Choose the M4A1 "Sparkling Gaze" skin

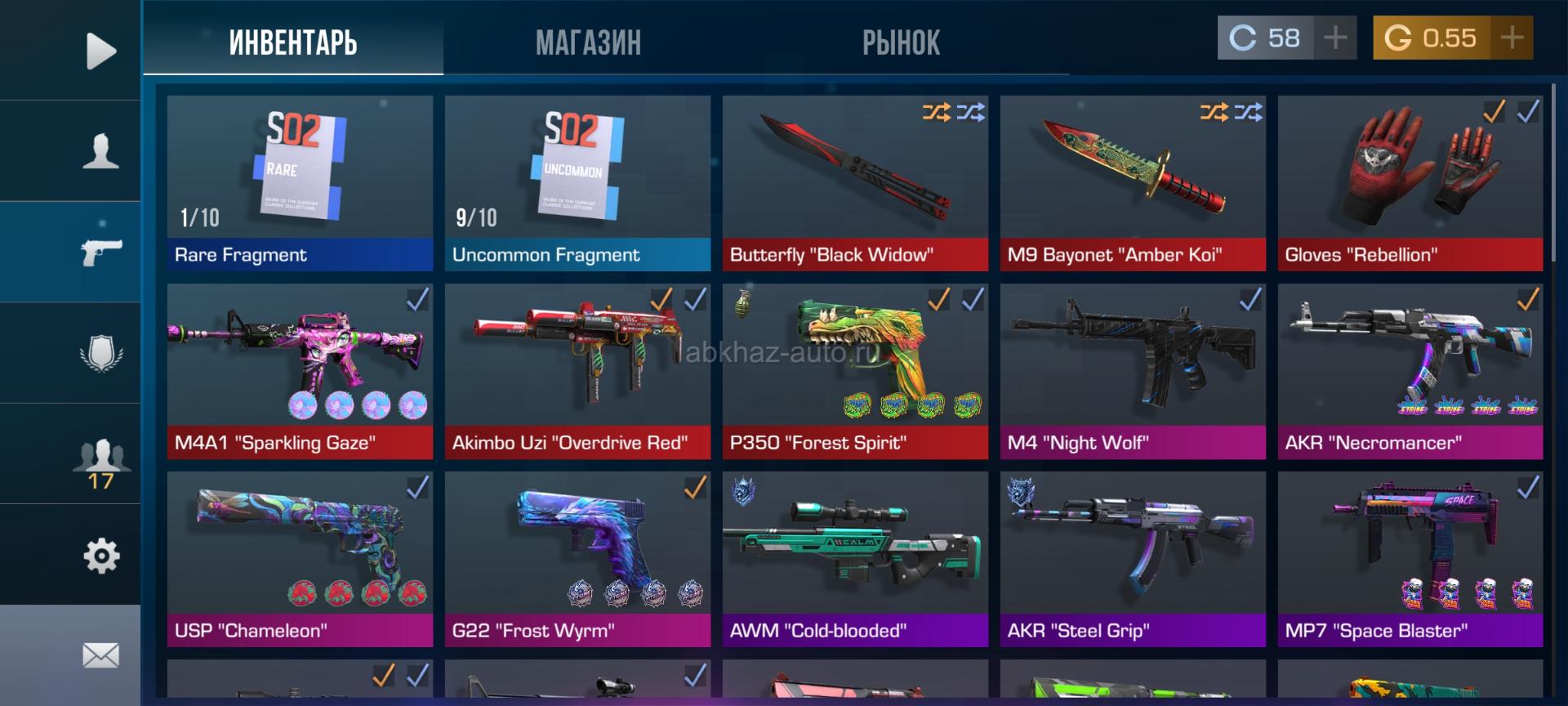pyautogui.click(x=300, y=371)
